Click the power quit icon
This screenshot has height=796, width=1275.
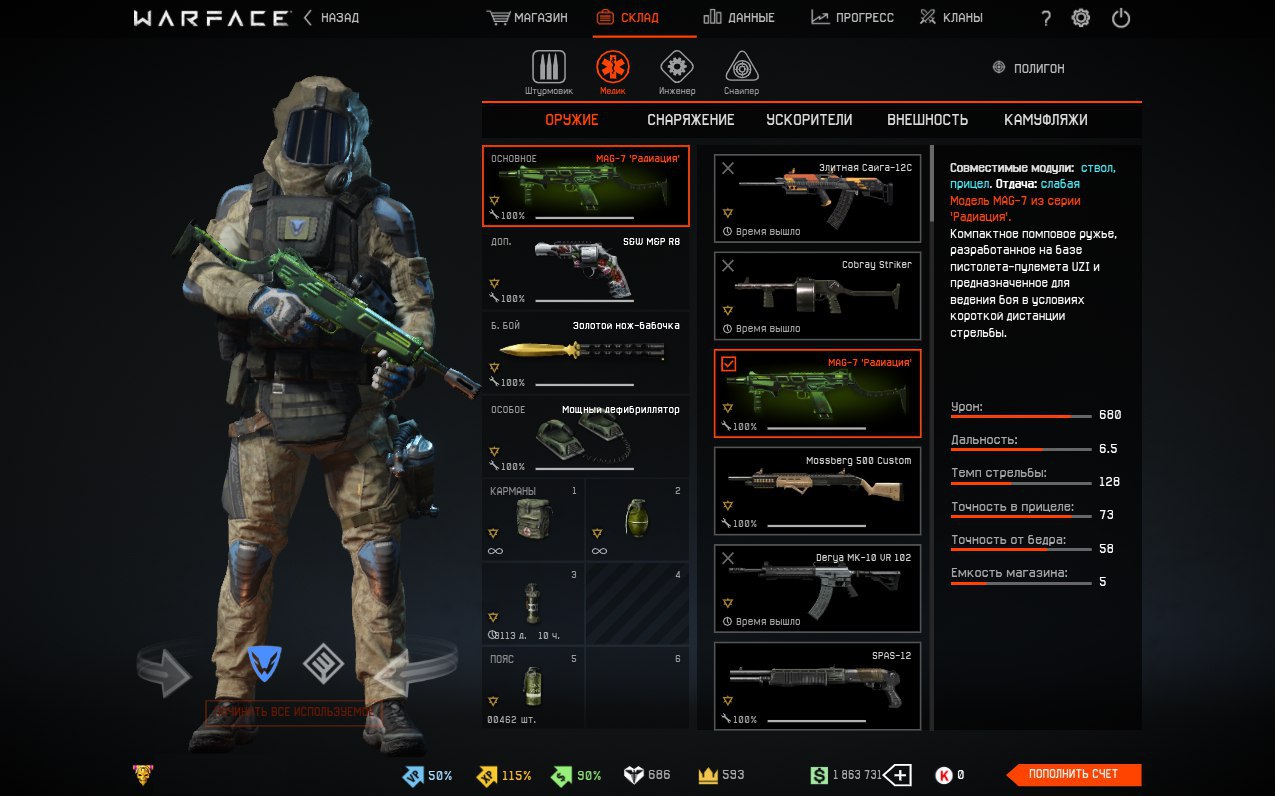1121,18
